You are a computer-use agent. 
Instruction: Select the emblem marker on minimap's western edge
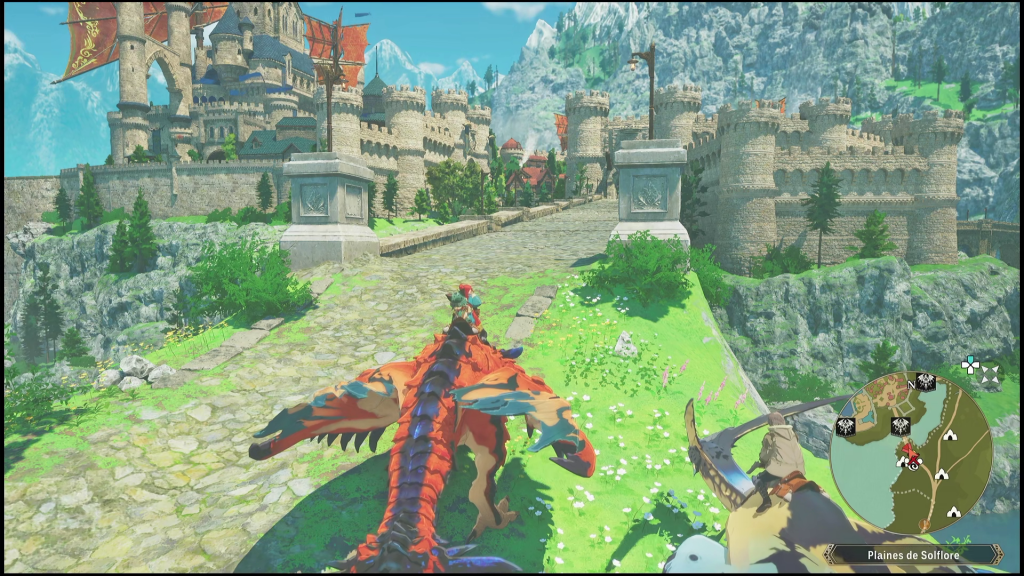click(845, 426)
